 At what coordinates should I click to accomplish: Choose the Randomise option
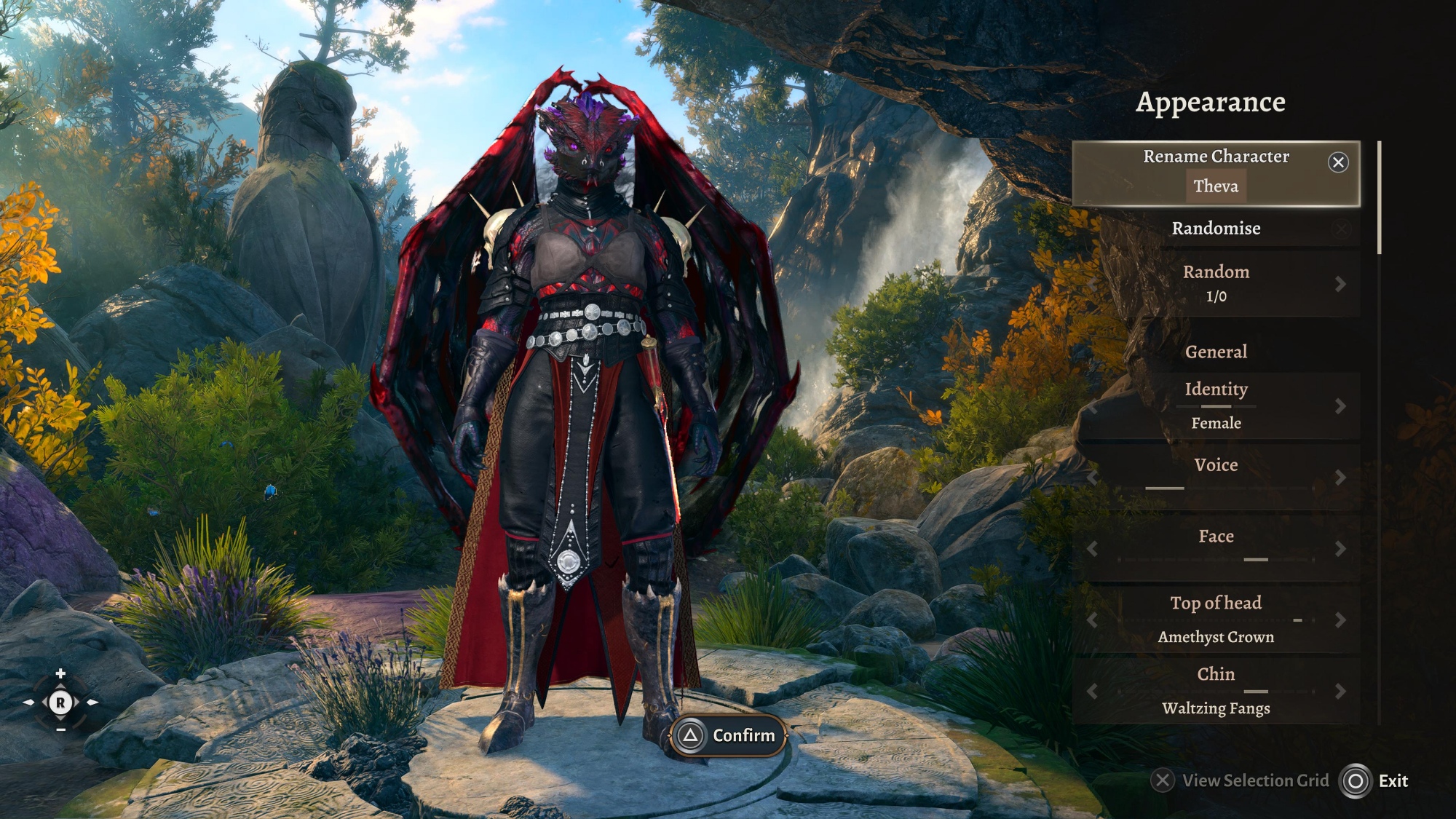tap(1215, 229)
